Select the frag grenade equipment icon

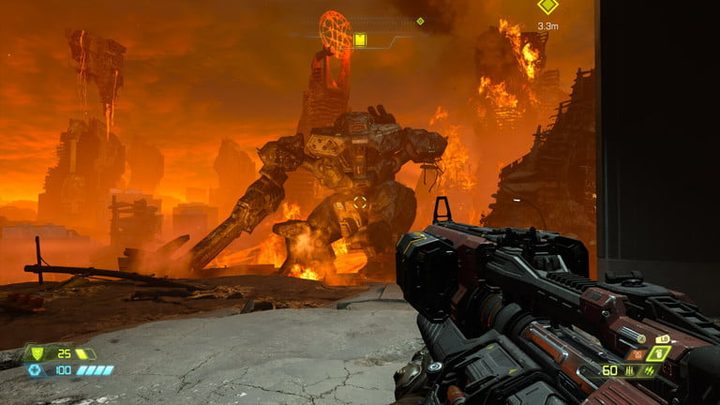coord(657,353)
